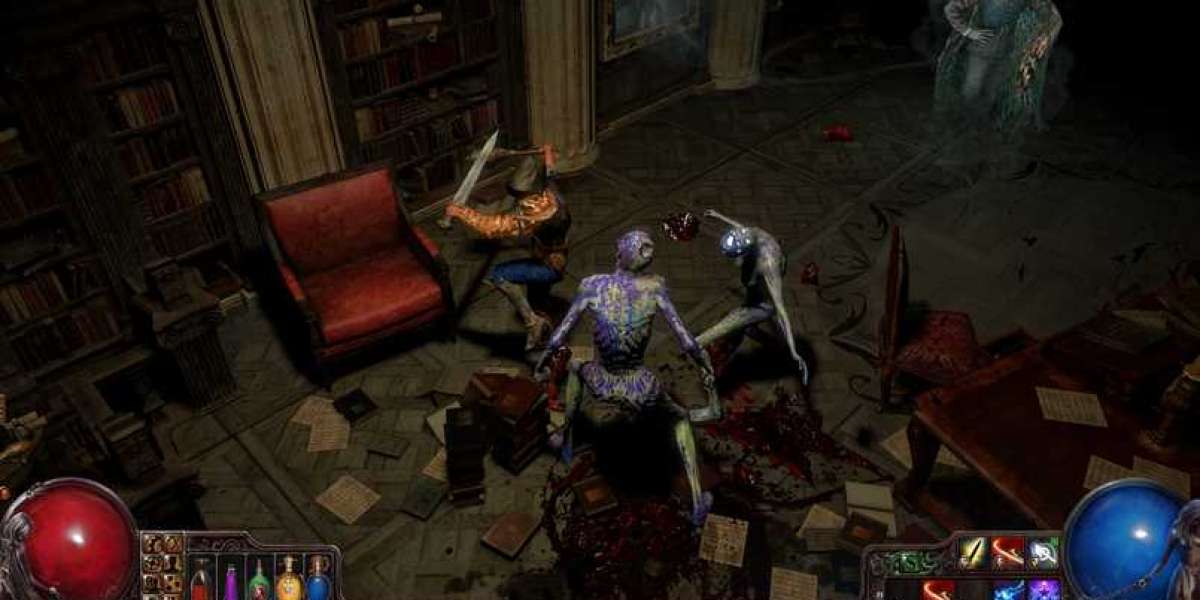The image size is (1200, 600).
Task: Drink the purple flask
Action: pyautogui.click(x=230, y=580)
